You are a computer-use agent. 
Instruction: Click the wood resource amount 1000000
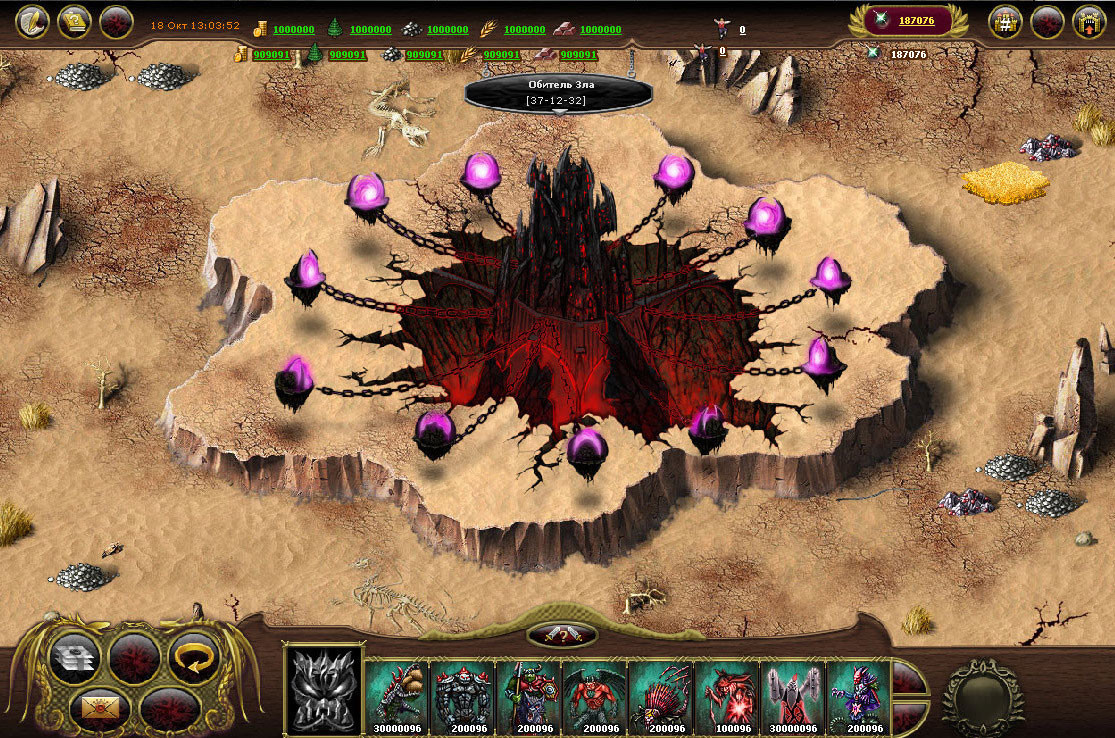pyautogui.click(x=370, y=30)
